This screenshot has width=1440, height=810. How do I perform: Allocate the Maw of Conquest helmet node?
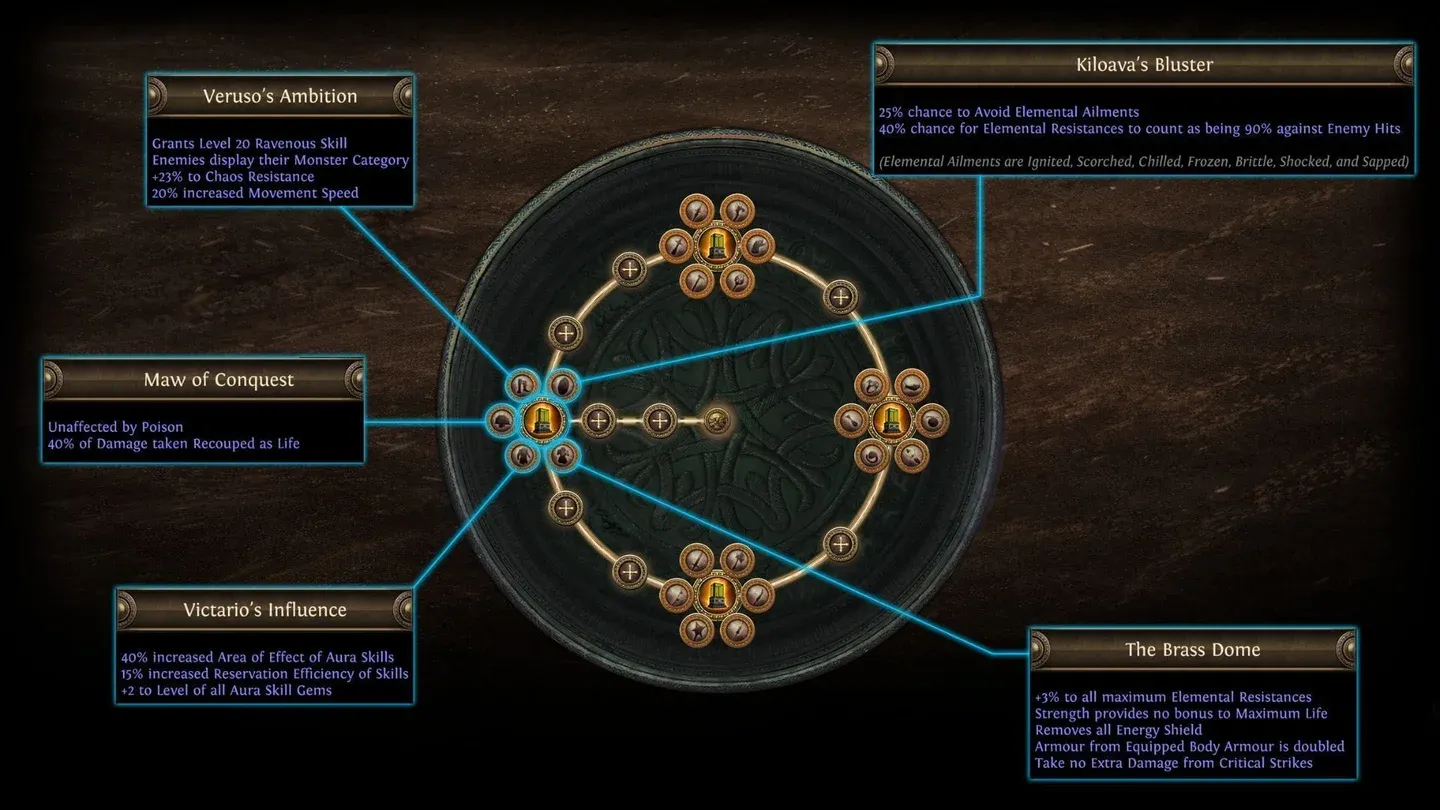pyautogui.click(x=500, y=421)
